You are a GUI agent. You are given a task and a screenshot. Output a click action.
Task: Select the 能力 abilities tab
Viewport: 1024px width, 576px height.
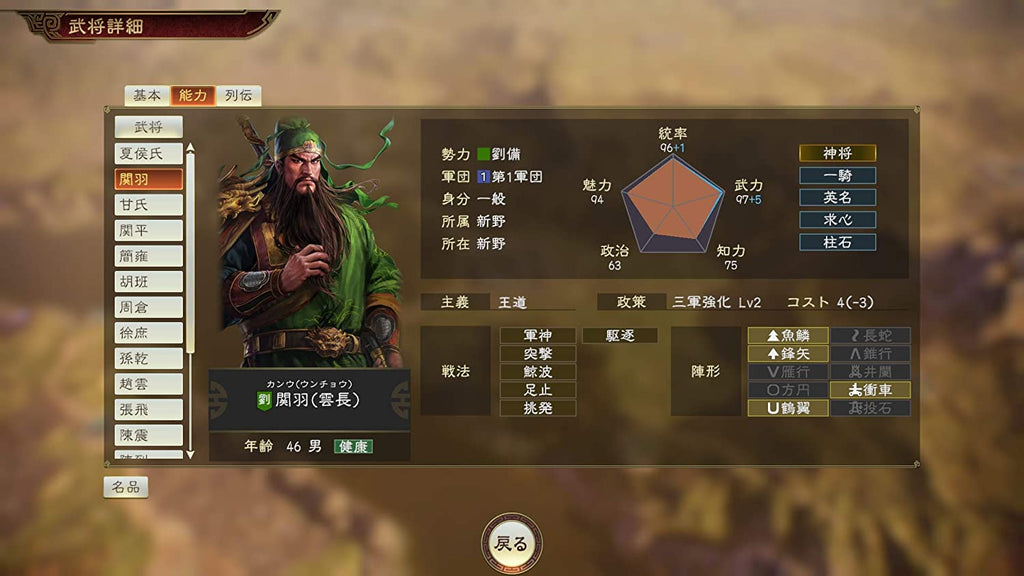(193, 95)
